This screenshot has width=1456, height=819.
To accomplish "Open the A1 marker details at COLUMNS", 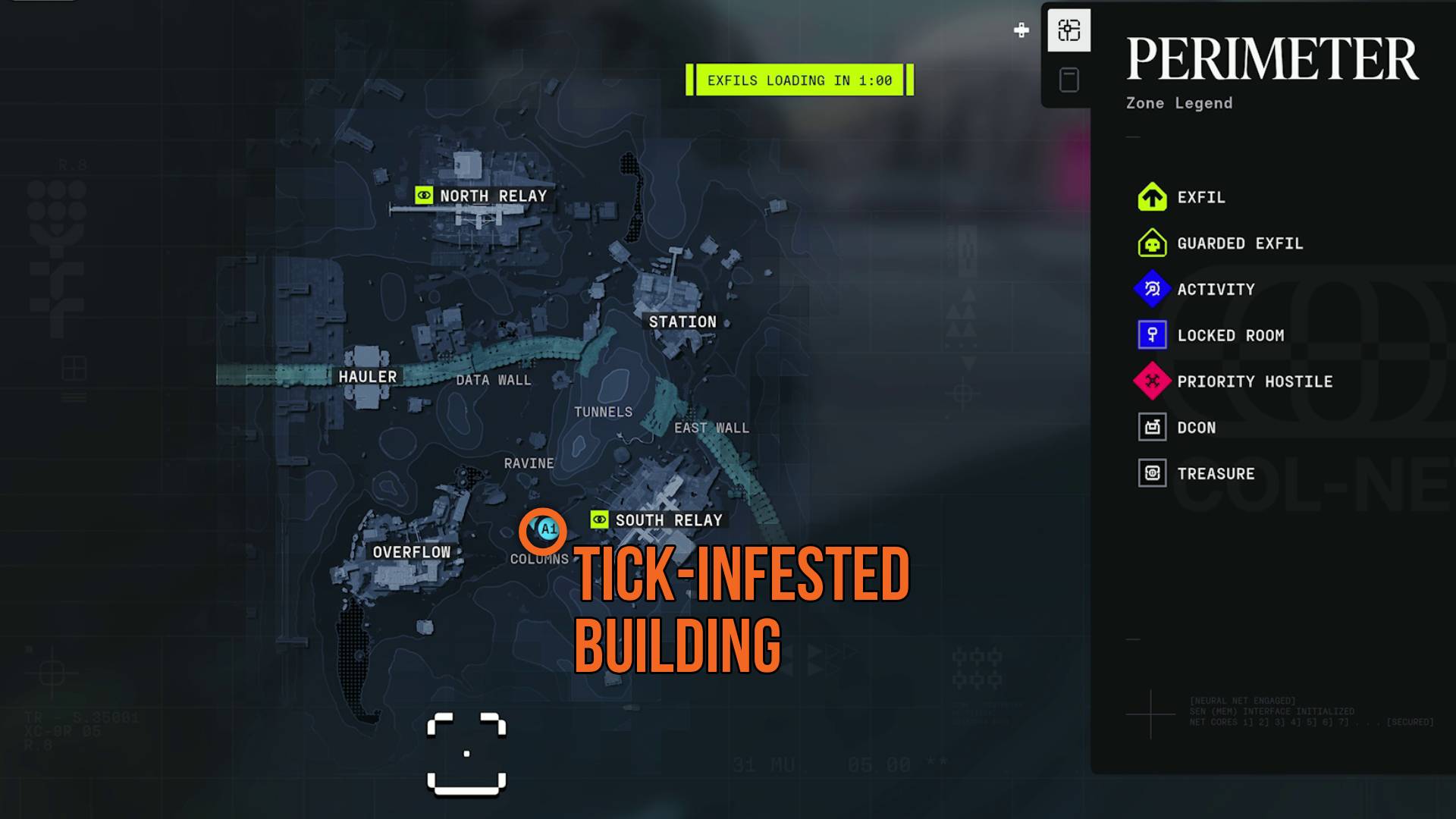I will coord(548,531).
